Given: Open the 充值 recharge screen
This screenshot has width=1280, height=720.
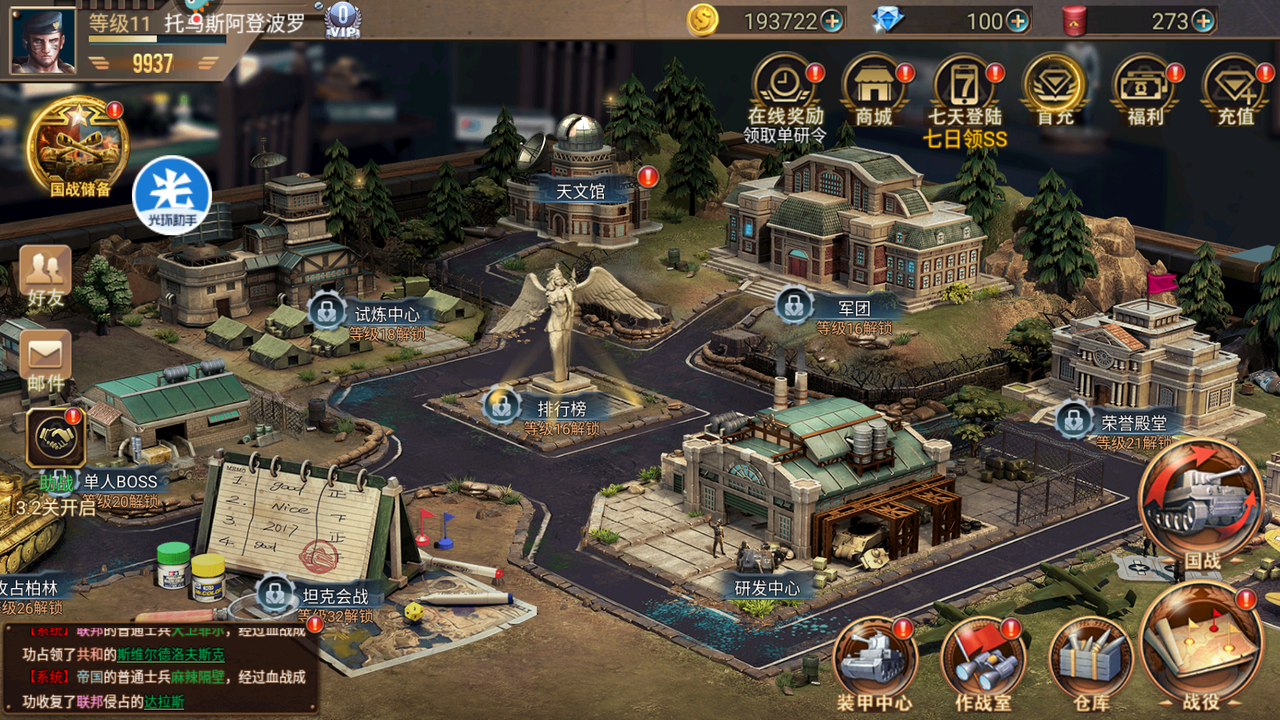Looking at the screenshot, I should tap(1235, 86).
